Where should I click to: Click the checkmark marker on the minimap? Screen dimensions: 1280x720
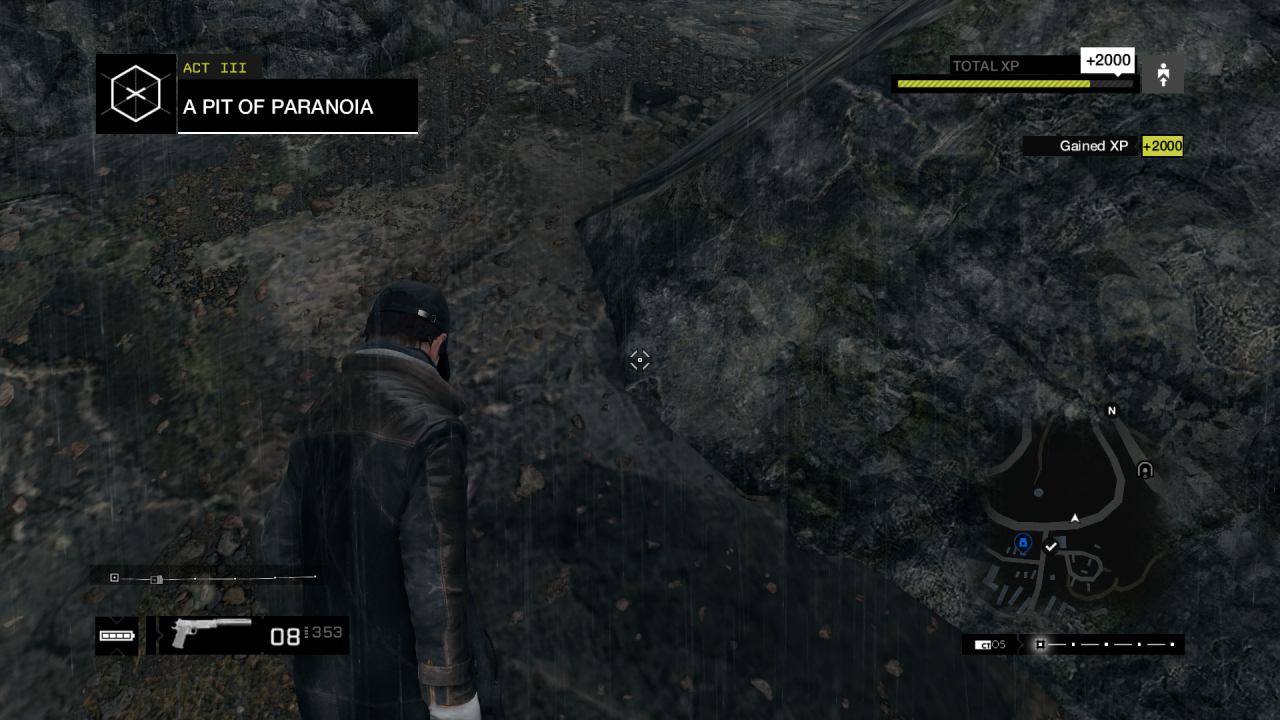pos(1050,547)
